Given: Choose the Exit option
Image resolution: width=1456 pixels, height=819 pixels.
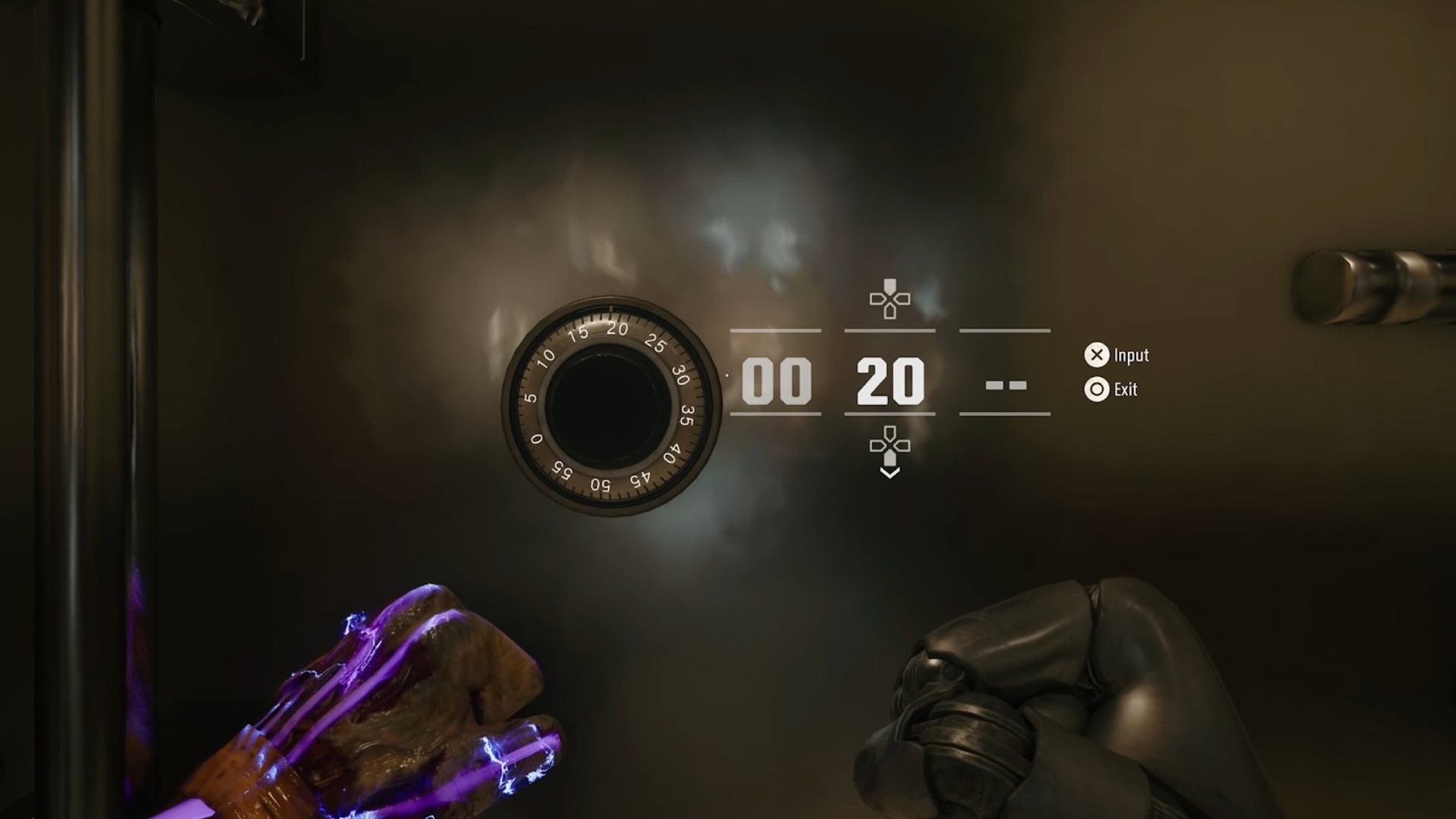Looking at the screenshot, I should coord(1097,390).
